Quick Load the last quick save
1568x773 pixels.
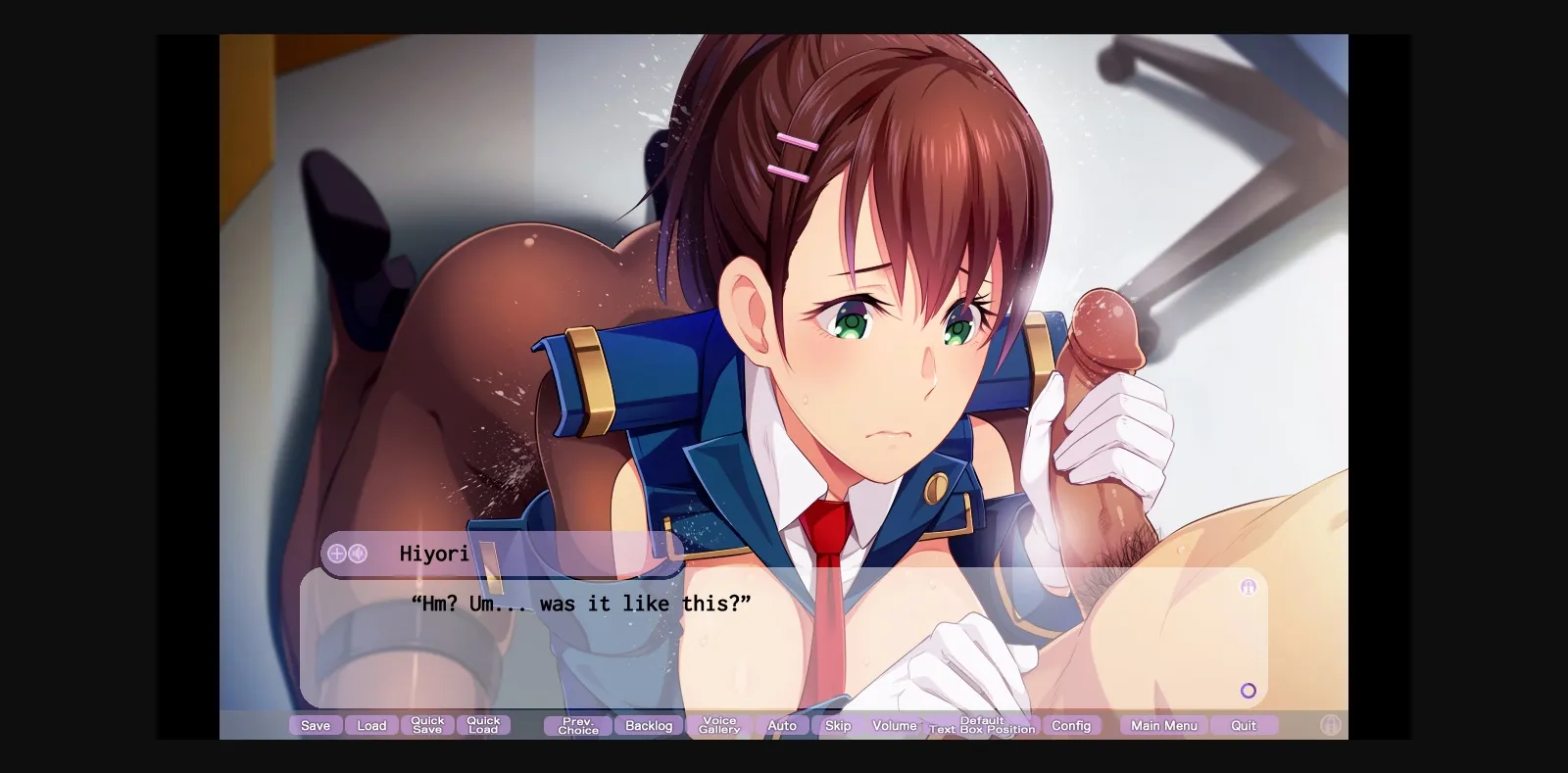pyautogui.click(x=484, y=725)
